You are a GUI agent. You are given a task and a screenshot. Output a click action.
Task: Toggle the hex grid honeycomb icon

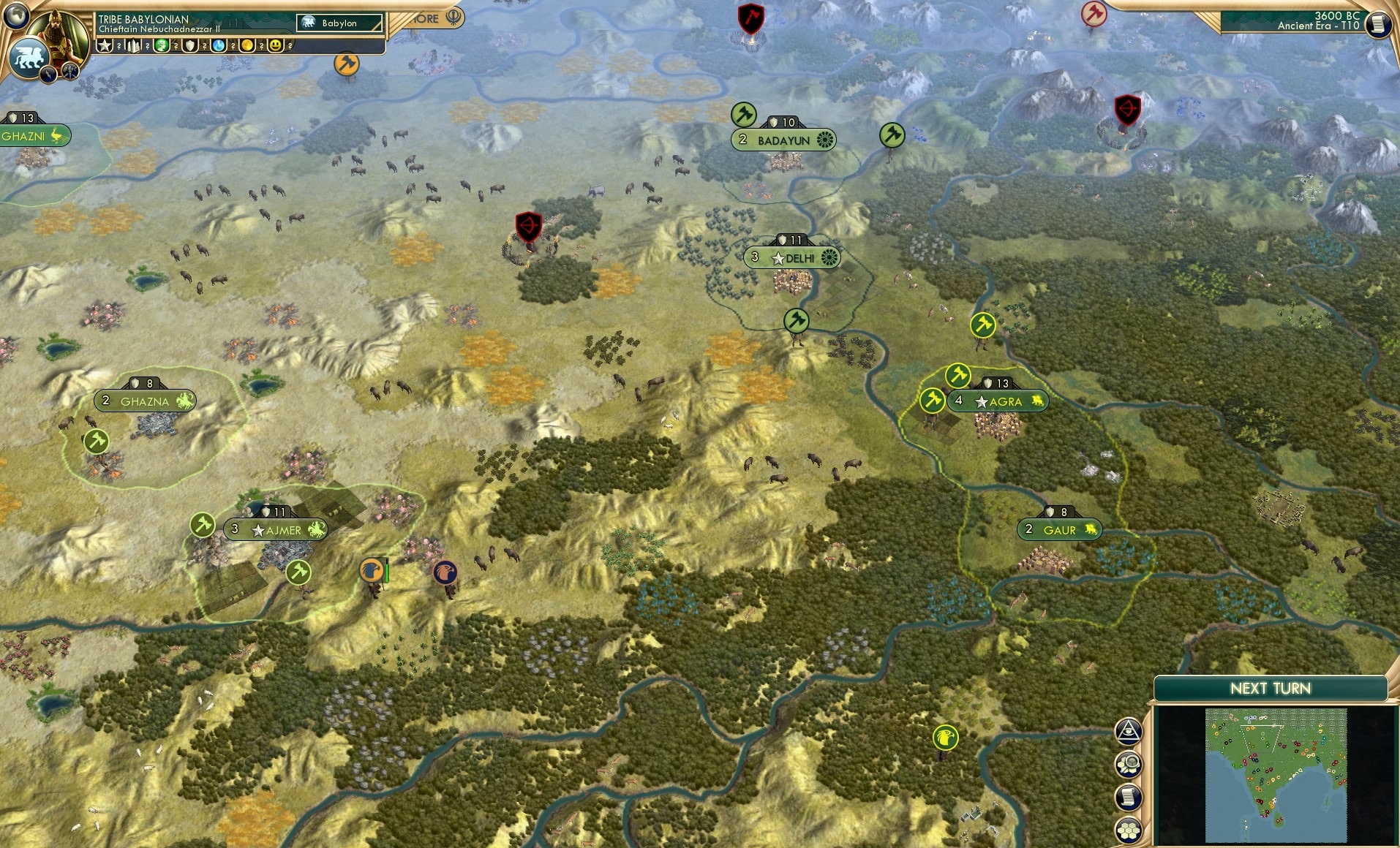1129,830
